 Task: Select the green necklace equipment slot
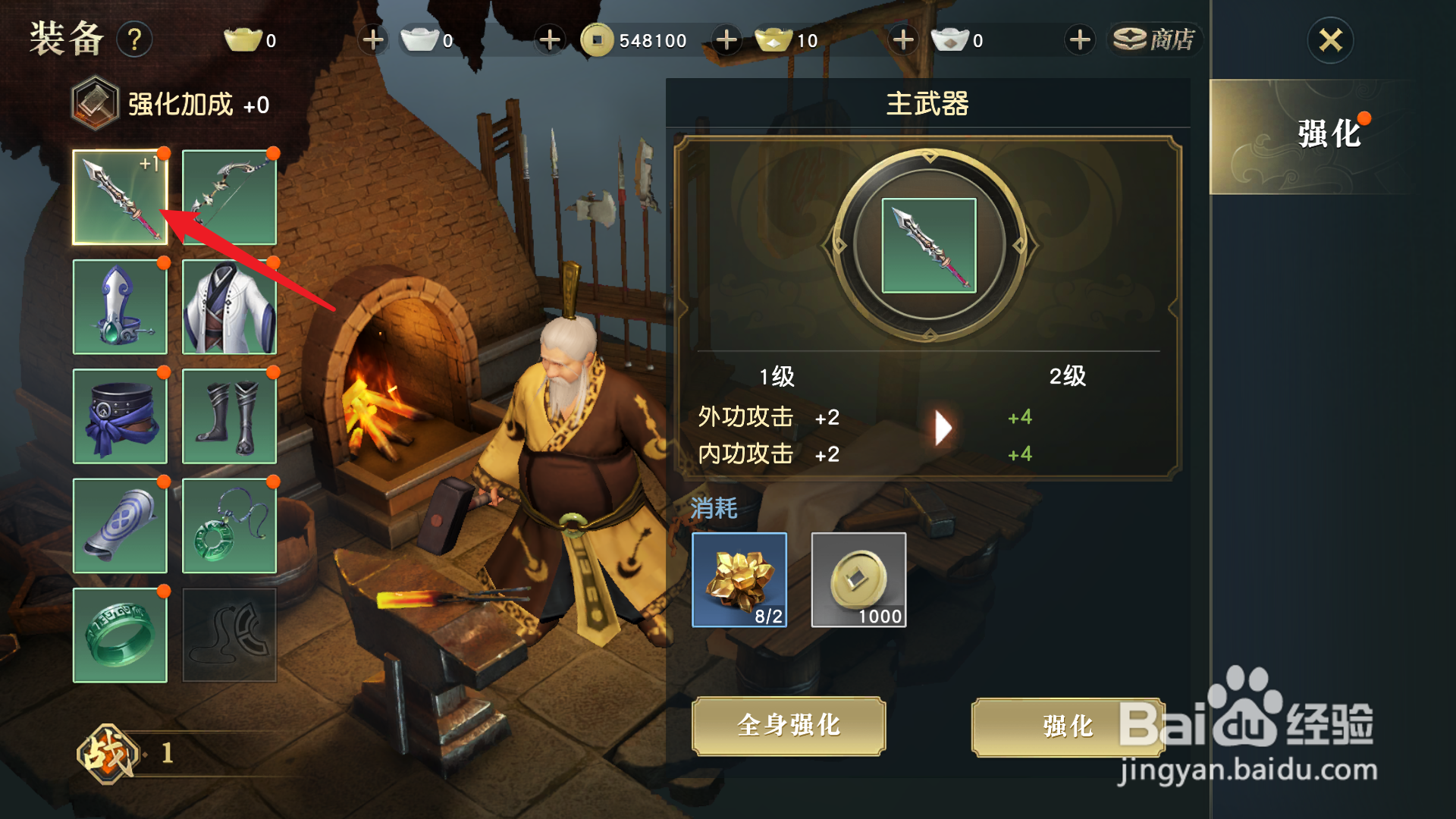230,526
